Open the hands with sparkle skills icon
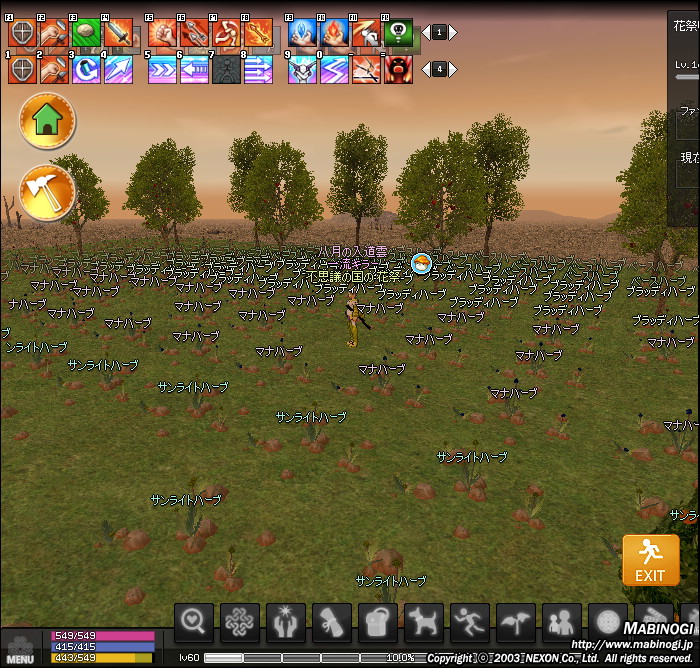The height and width of the screenshot is (668, 700). pos(286,623)
